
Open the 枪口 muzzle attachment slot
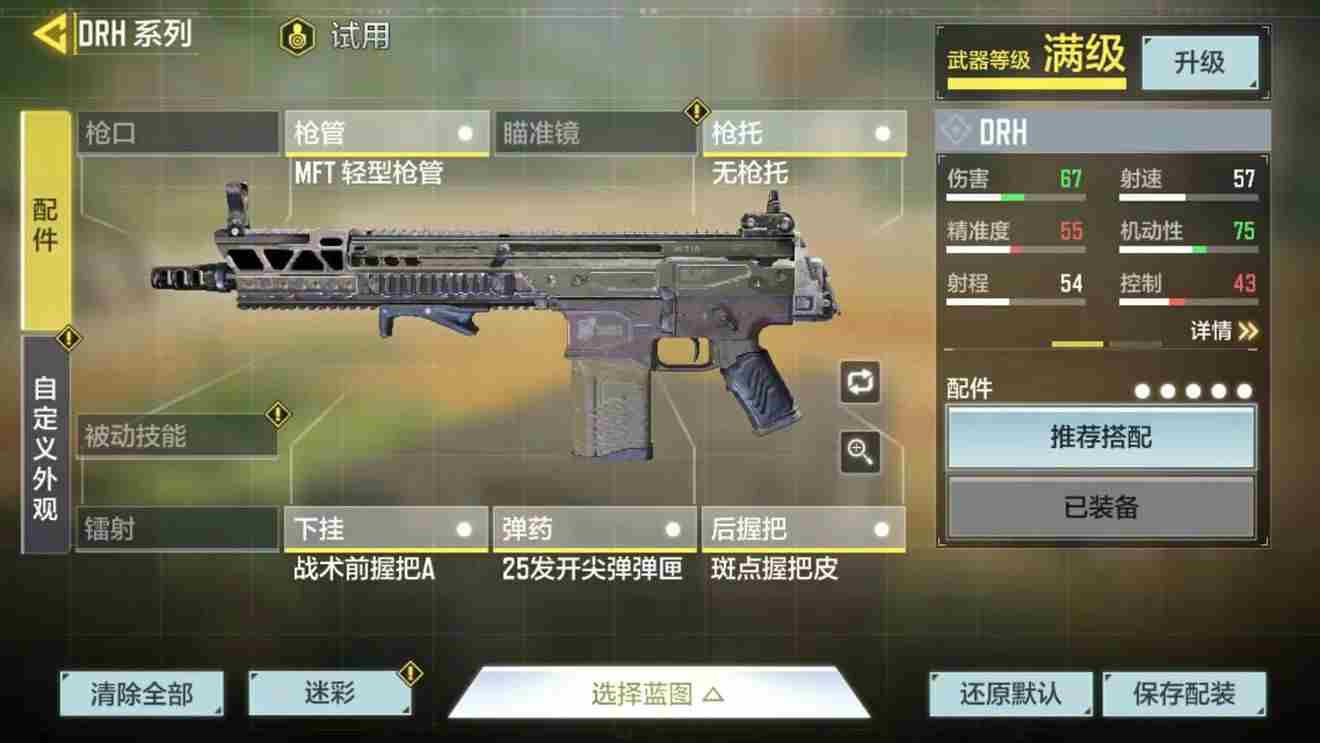coord(178,132)
